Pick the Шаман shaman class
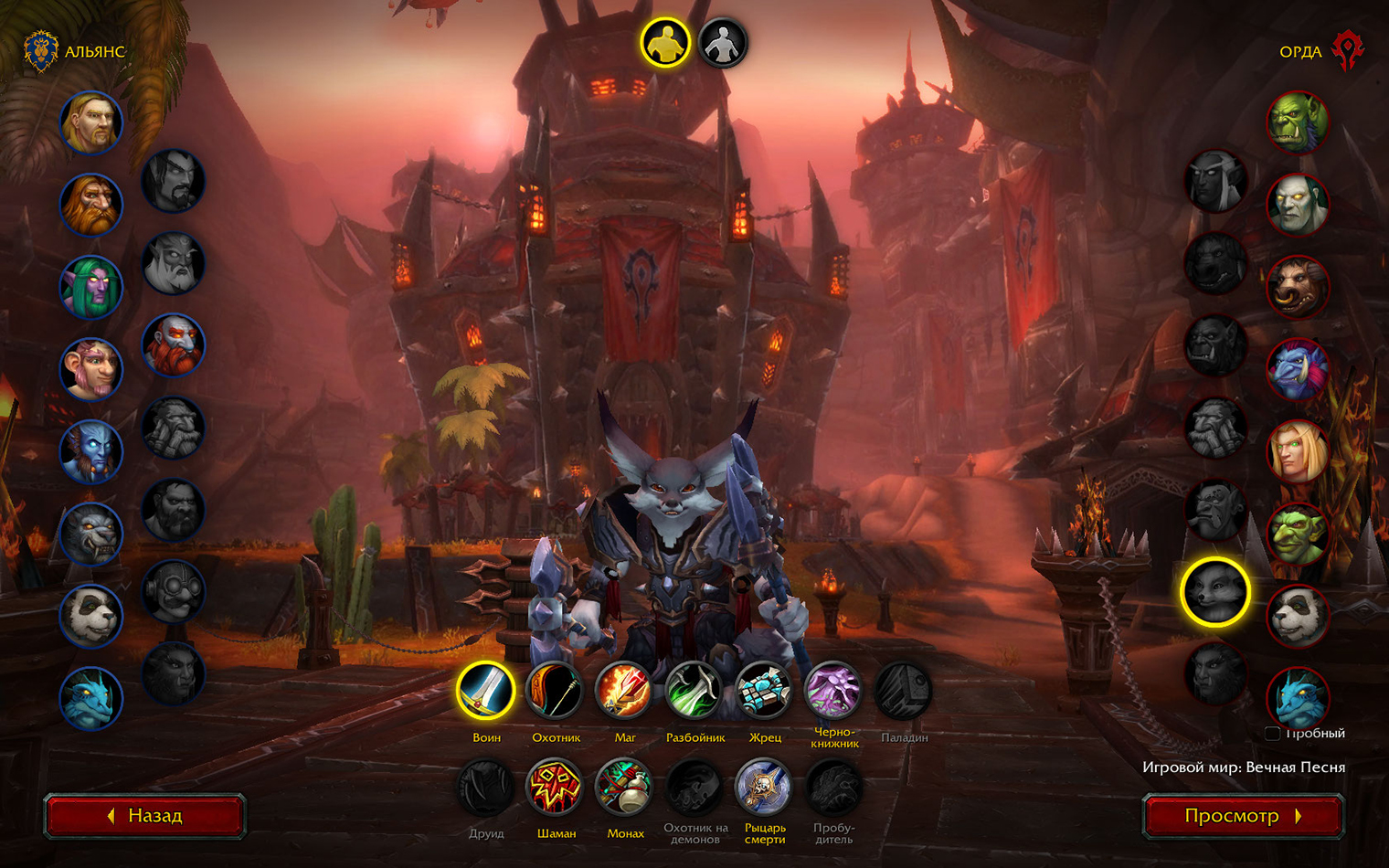1389x868 pixels. click(x=556, y=788)
